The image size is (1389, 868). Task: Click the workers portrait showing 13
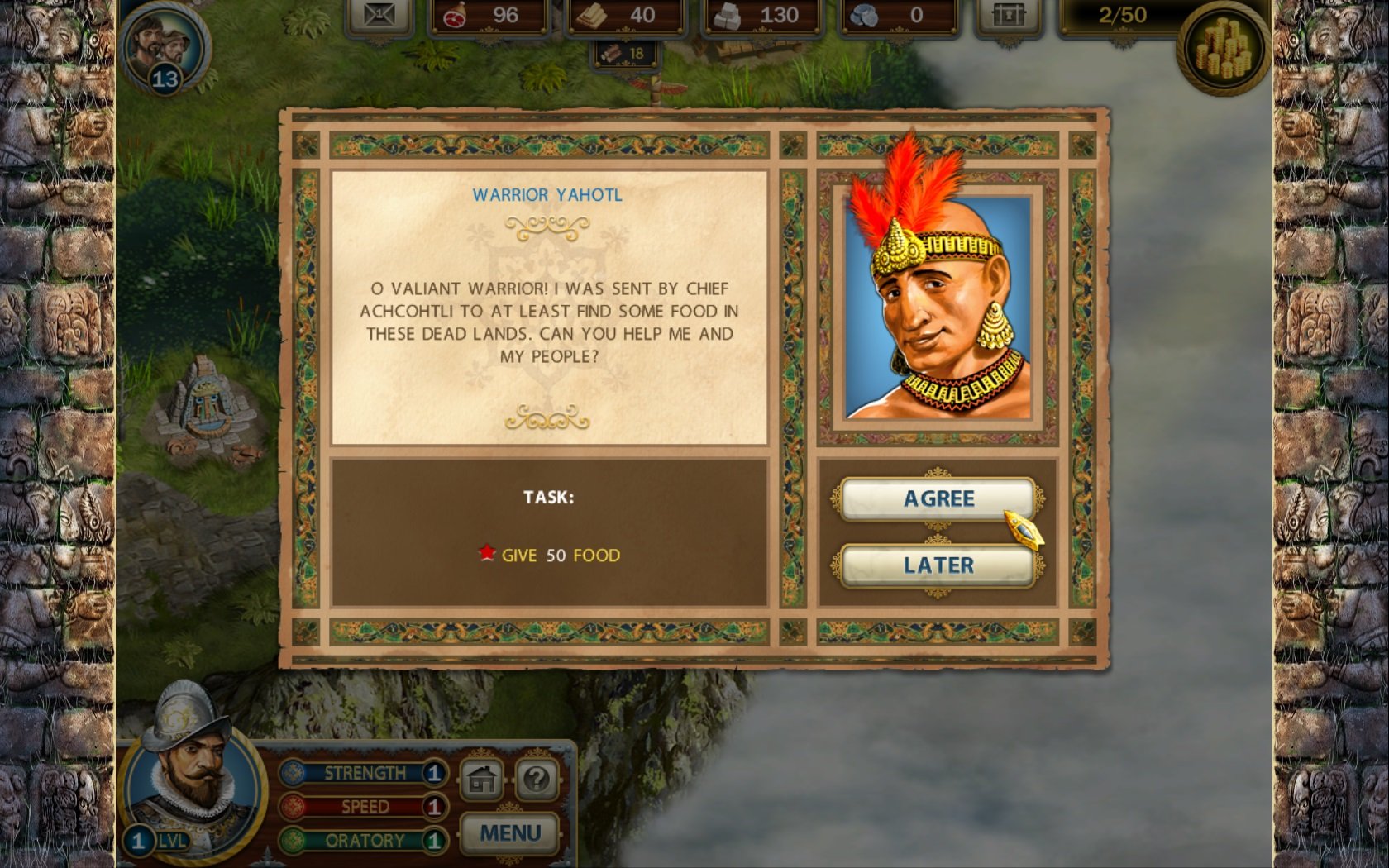(x=162, y=47)
